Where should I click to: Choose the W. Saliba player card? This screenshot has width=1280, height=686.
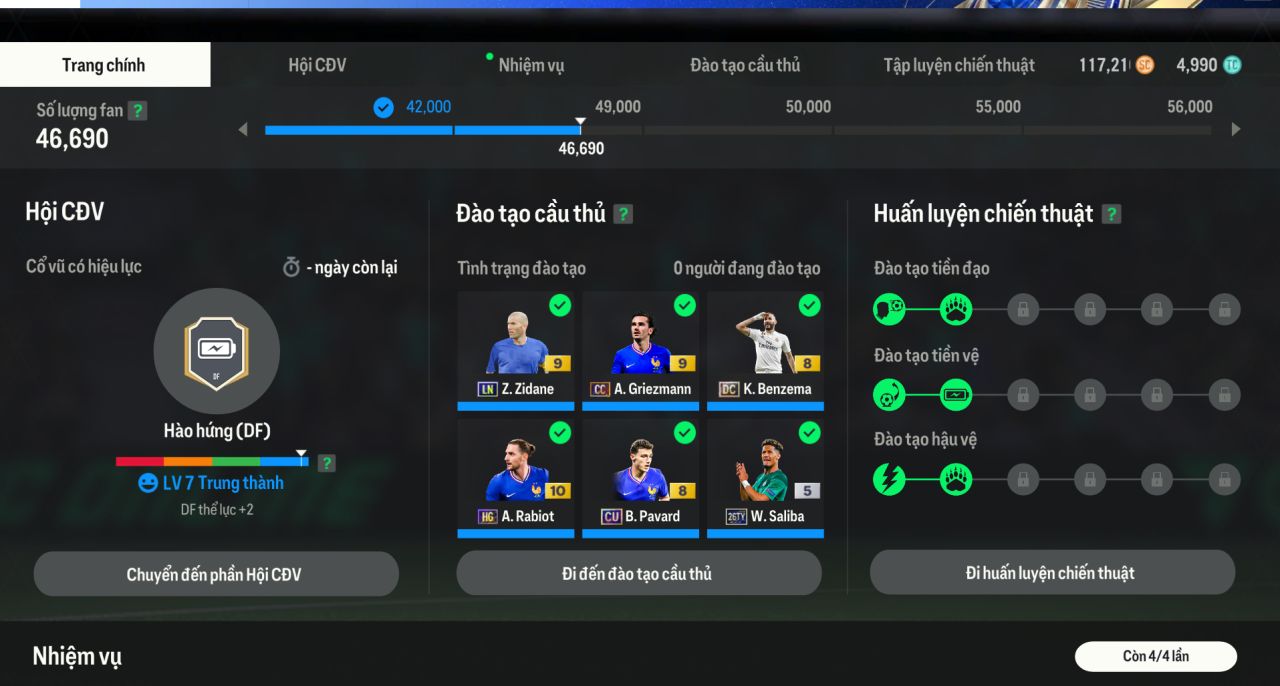click(765, 475)
